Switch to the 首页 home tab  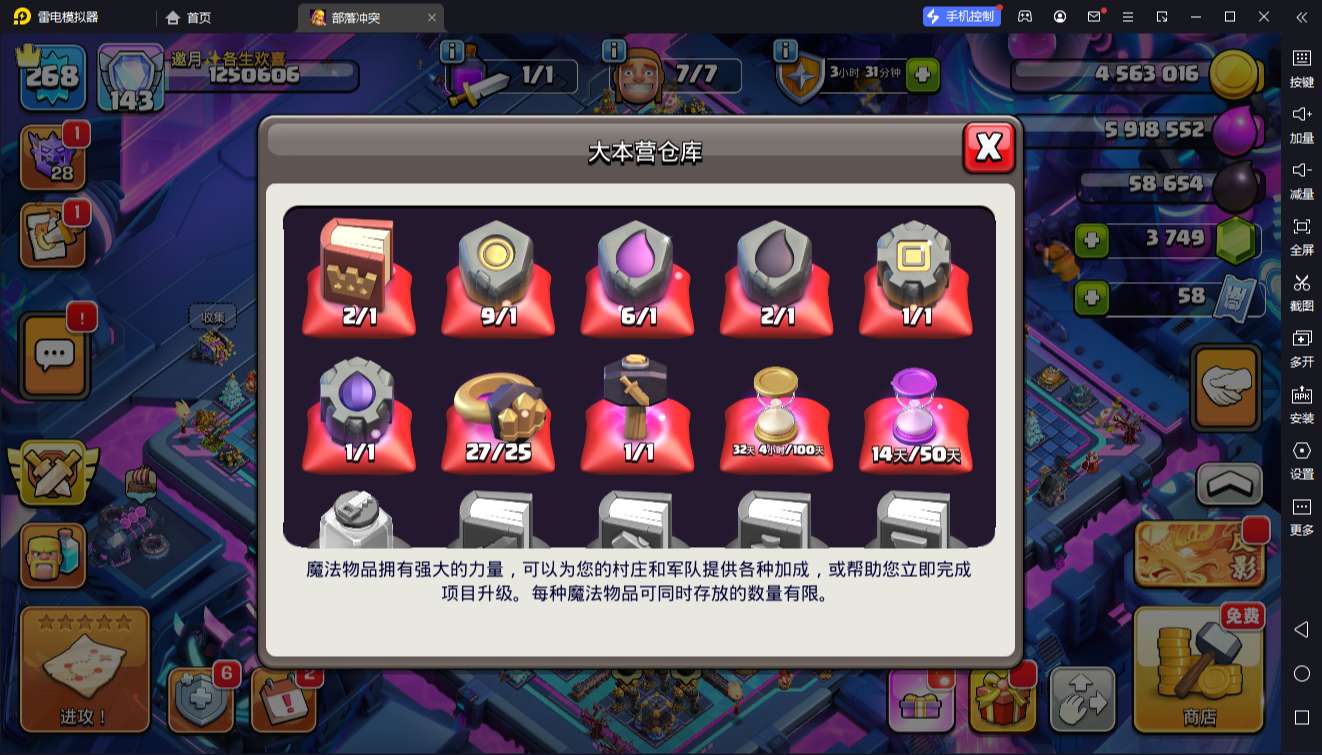185,17
